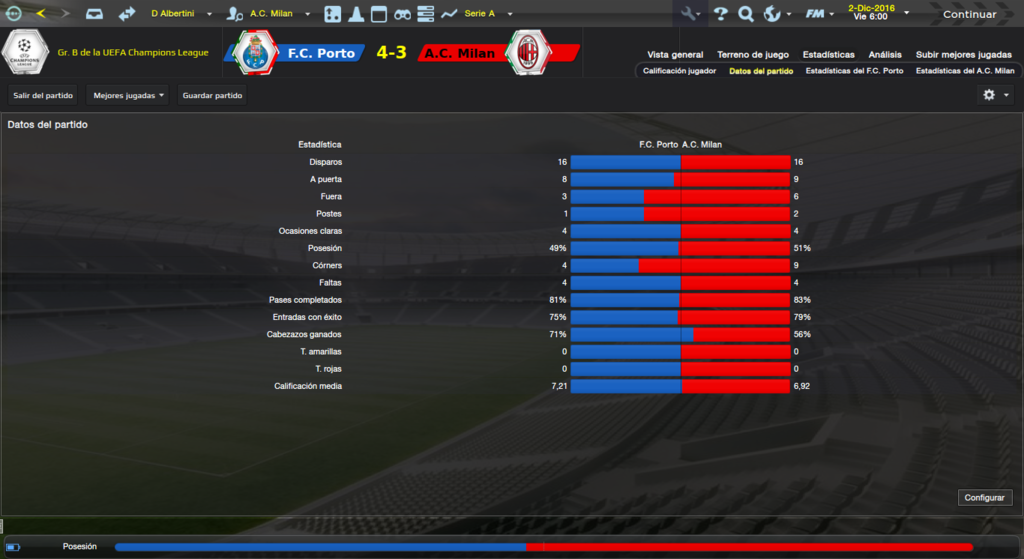
Task: View Estadísticas del F.C. Porto
Action: (x=854, y=71)
